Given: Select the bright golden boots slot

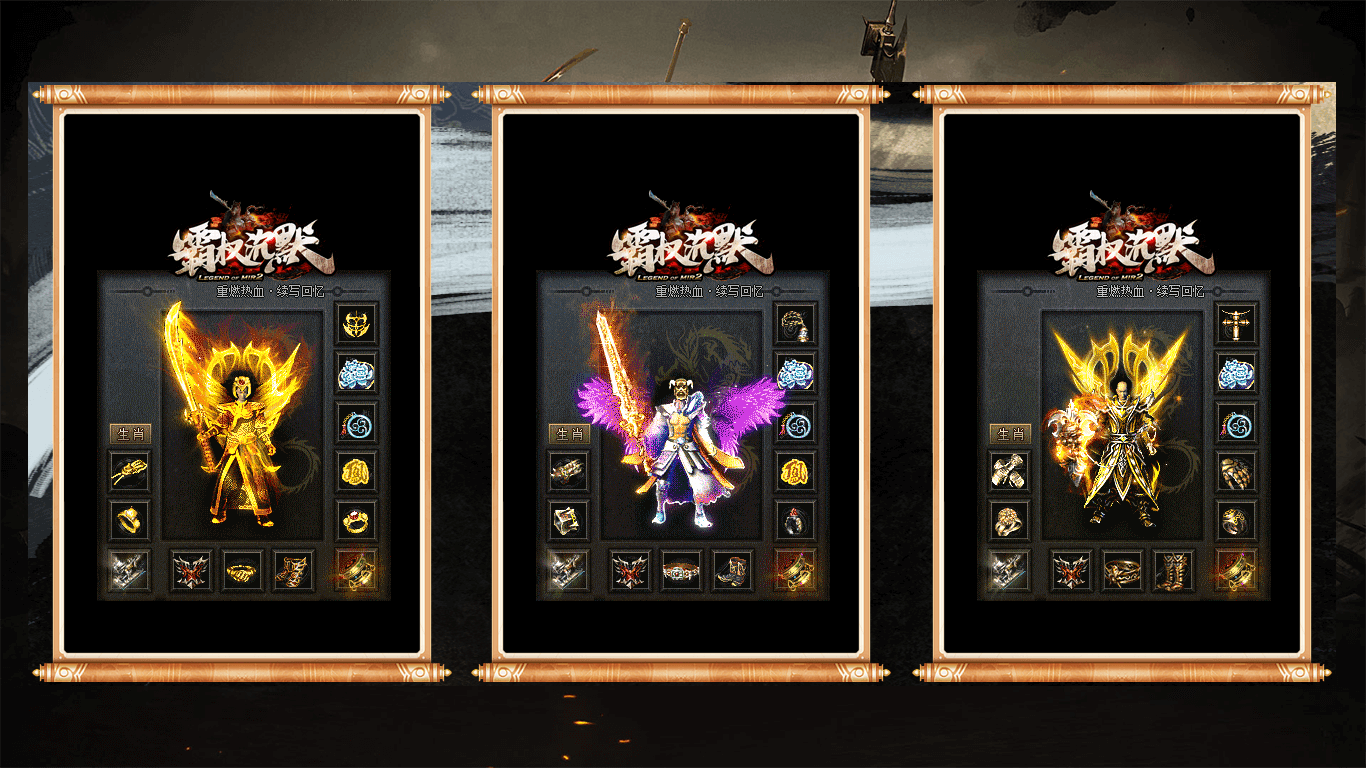Looking at the screenshot, I should click(x=294, y=571).
